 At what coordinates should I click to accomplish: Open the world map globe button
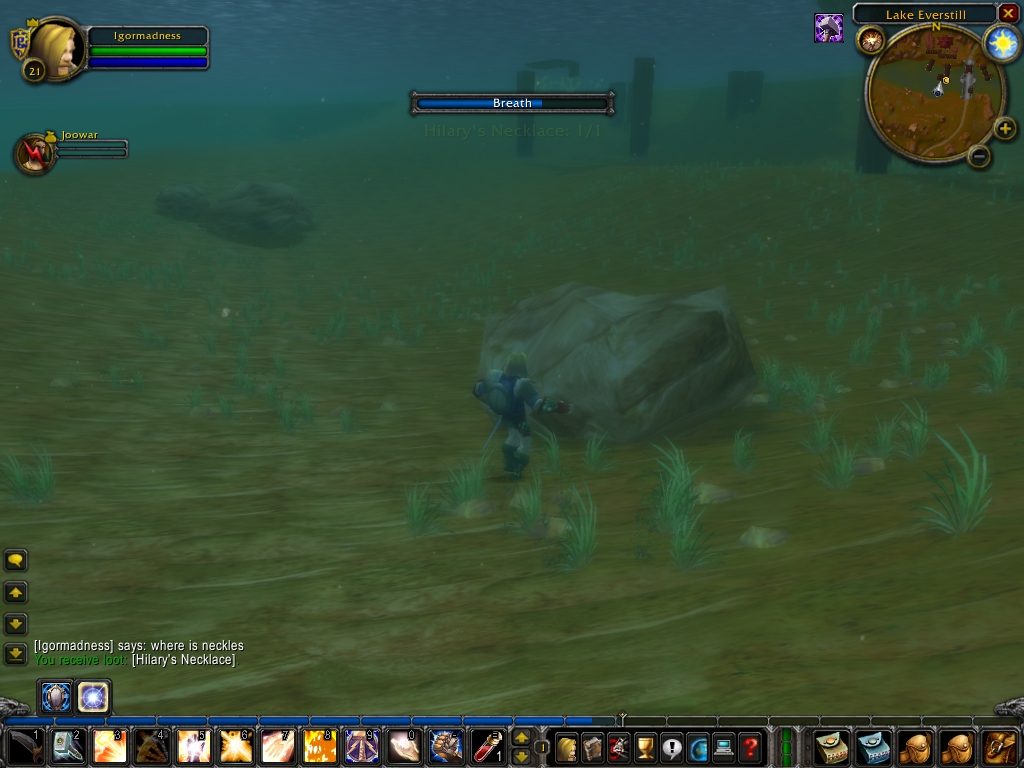697,747
